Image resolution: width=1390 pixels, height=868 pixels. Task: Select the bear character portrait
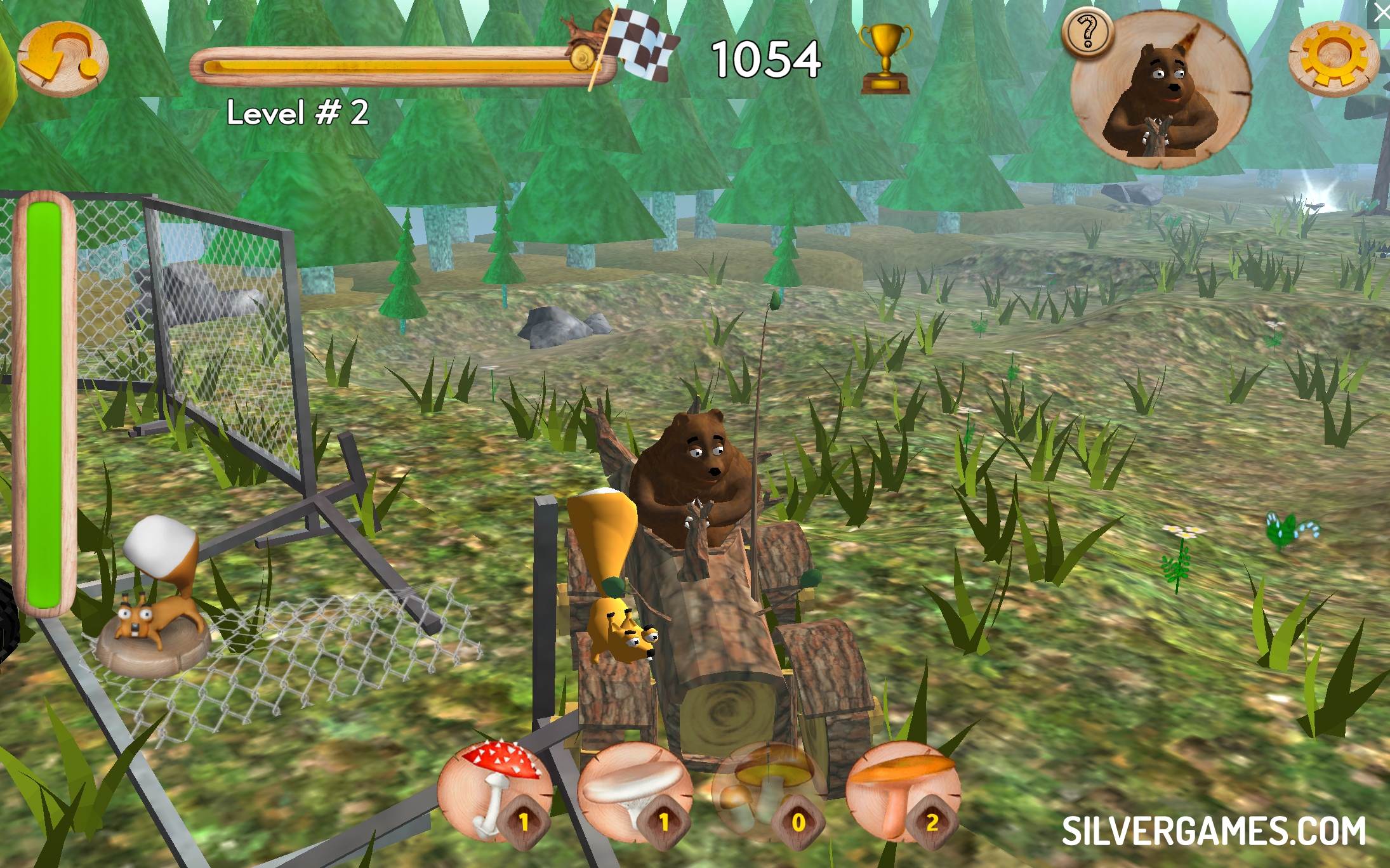tap(1161, 92)
